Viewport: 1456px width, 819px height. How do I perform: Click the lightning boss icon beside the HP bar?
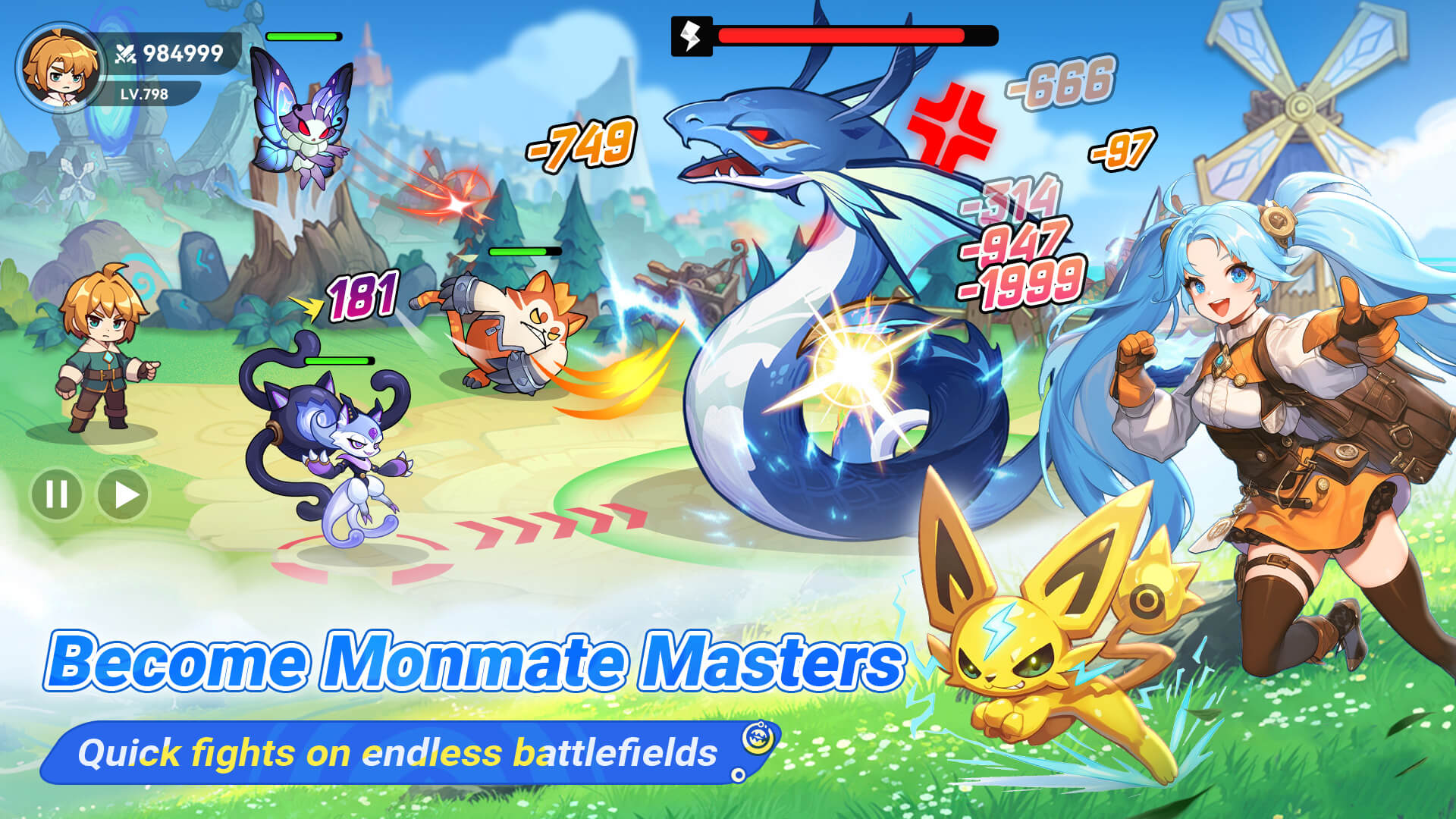tap(691, 34)
